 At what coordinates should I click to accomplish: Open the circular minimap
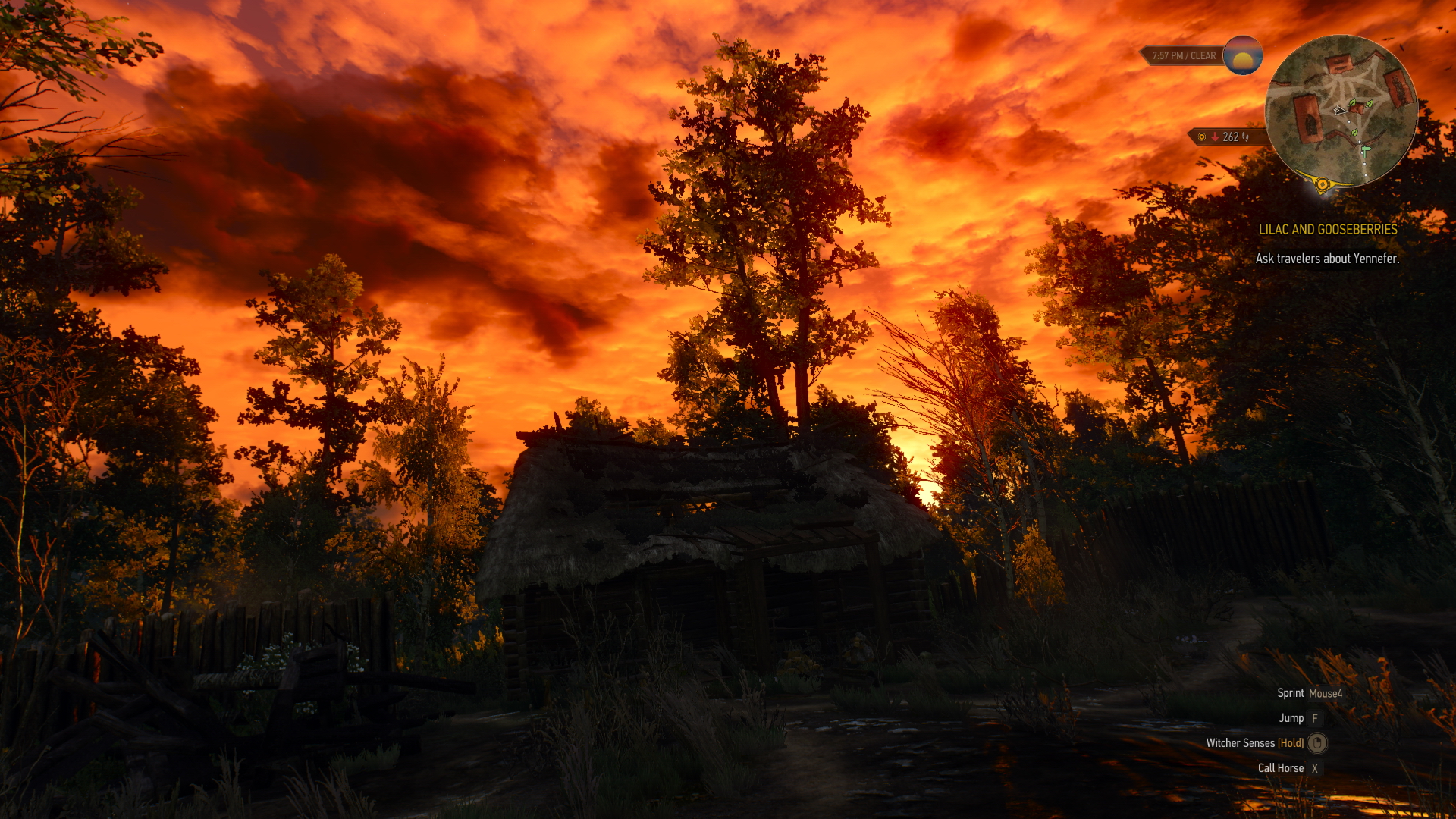point(1340,110)
